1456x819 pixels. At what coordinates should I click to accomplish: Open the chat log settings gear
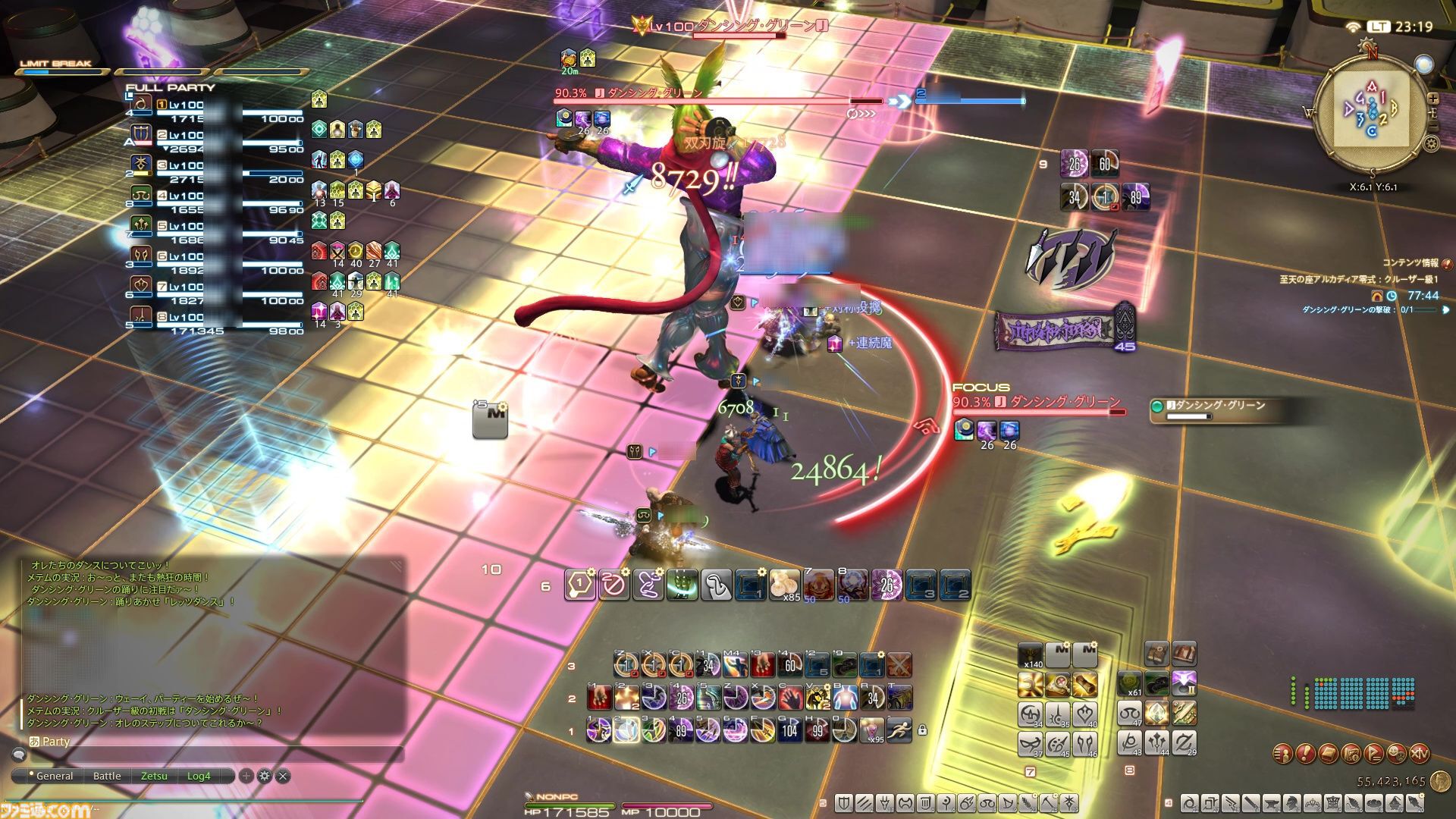tap(265, 776)
